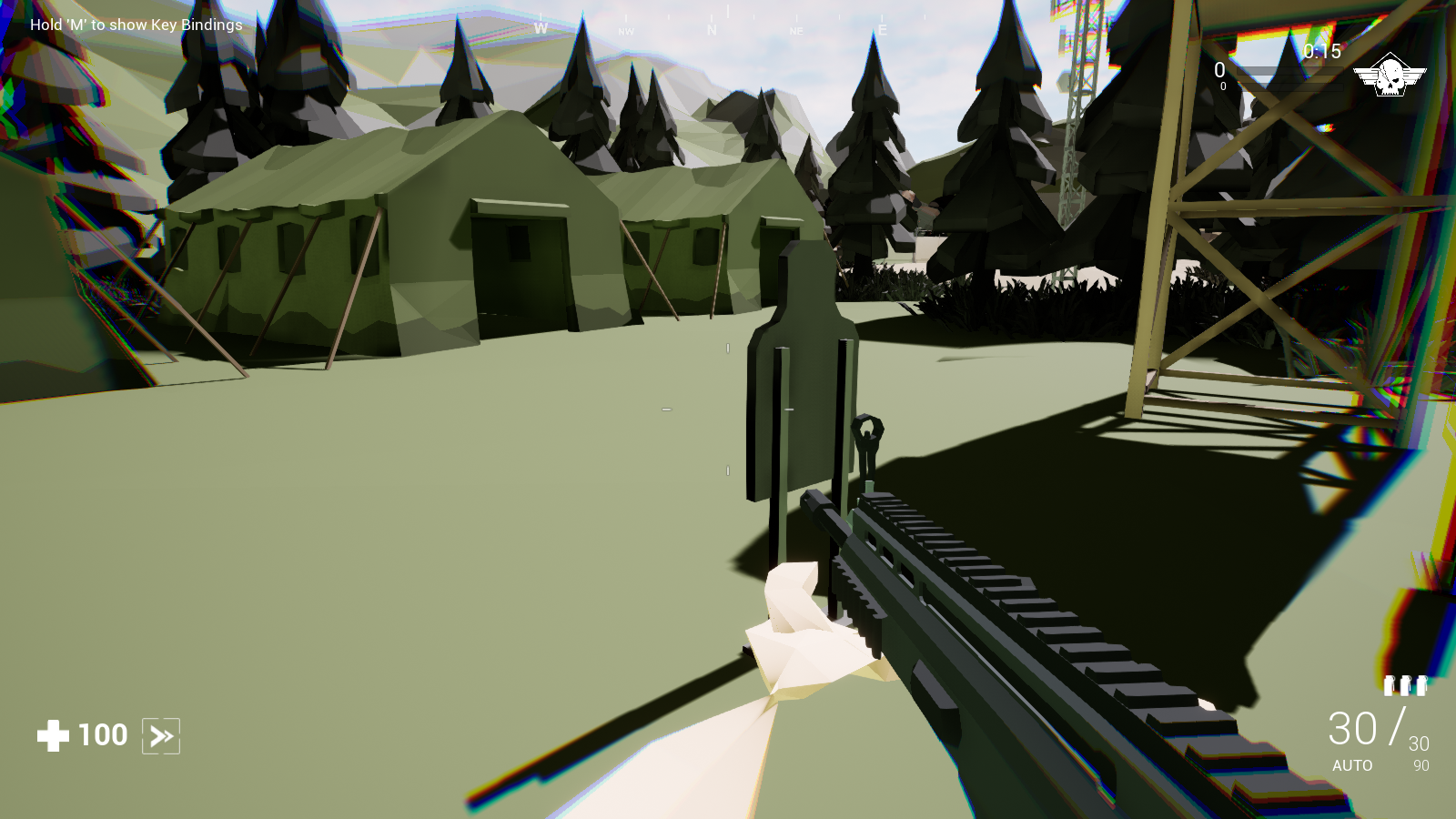This screenshot has width=1456, height=819.
Task: Click the crosshair at screen center
Action: tap(728, 409)
